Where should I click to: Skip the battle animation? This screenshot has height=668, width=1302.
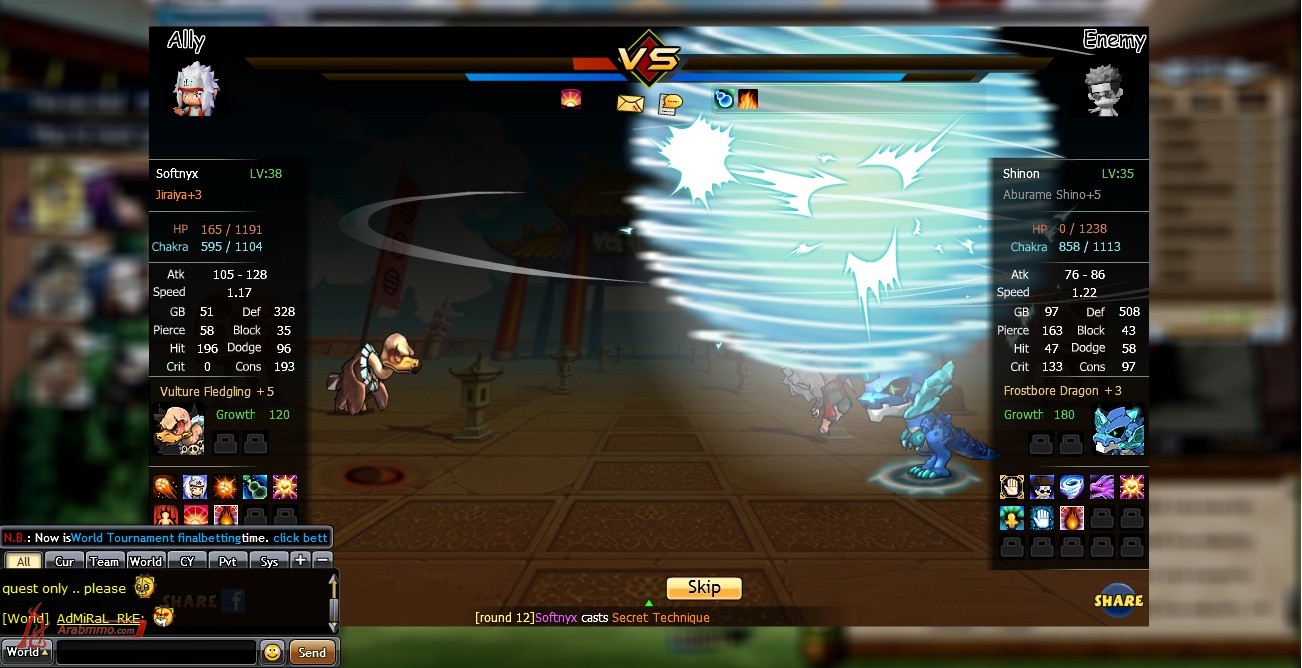tap(704, 588)
